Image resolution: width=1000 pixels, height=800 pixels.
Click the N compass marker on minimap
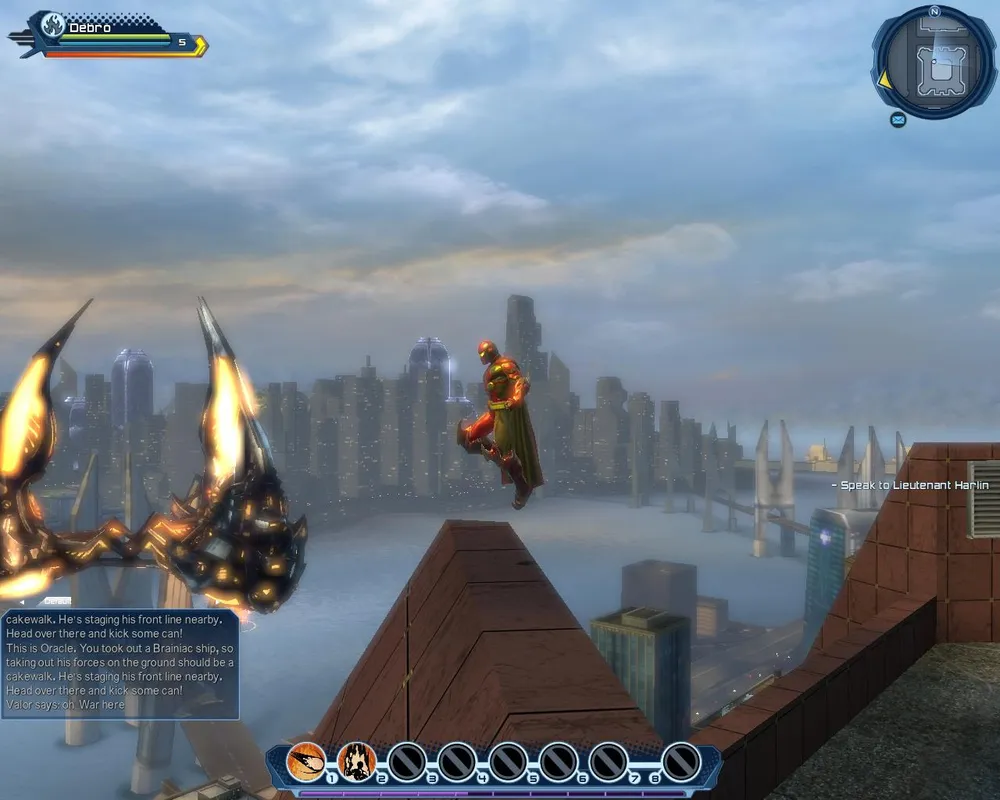(934, 11)
